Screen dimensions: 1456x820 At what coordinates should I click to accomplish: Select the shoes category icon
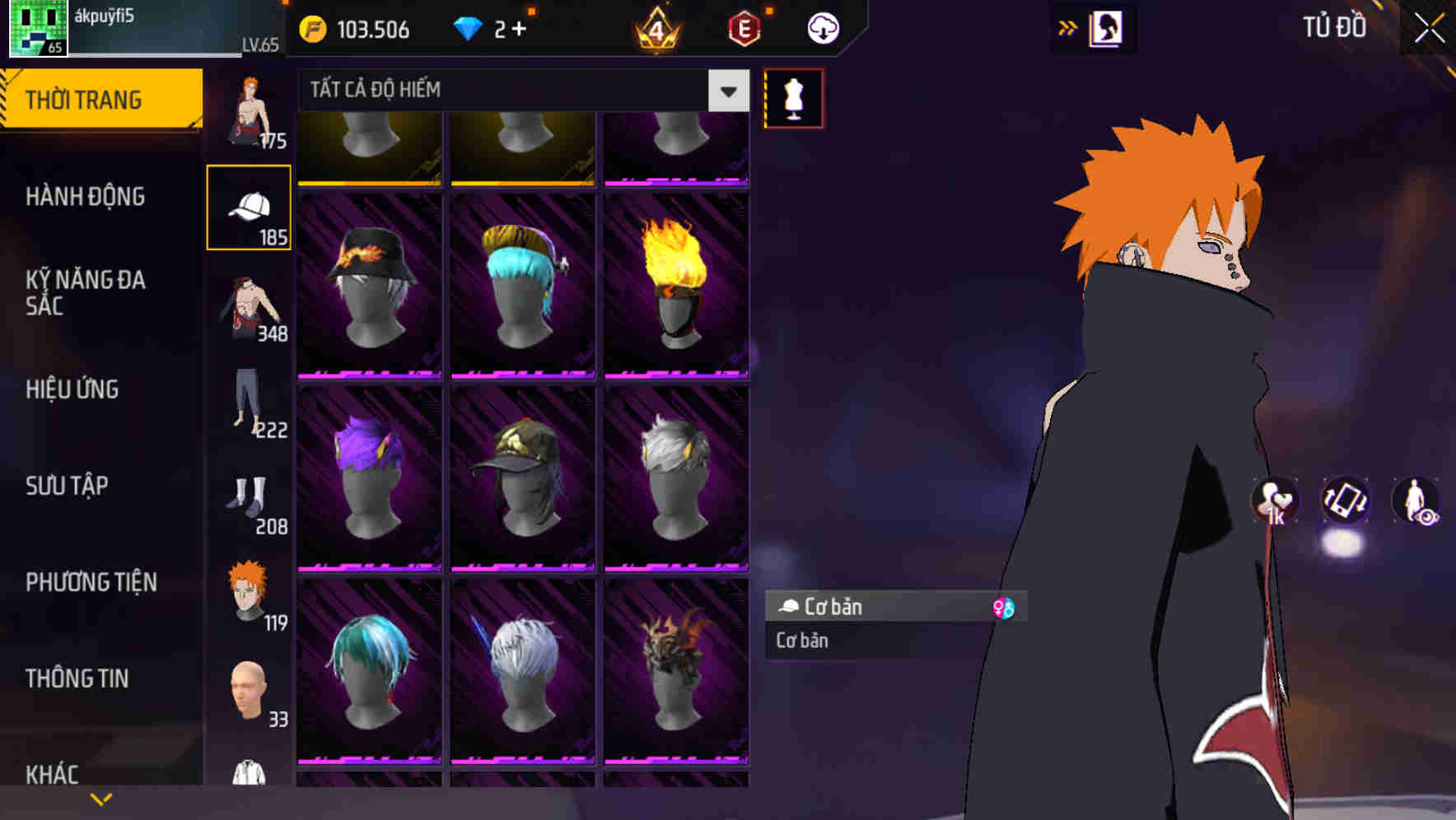click(250, 499)
